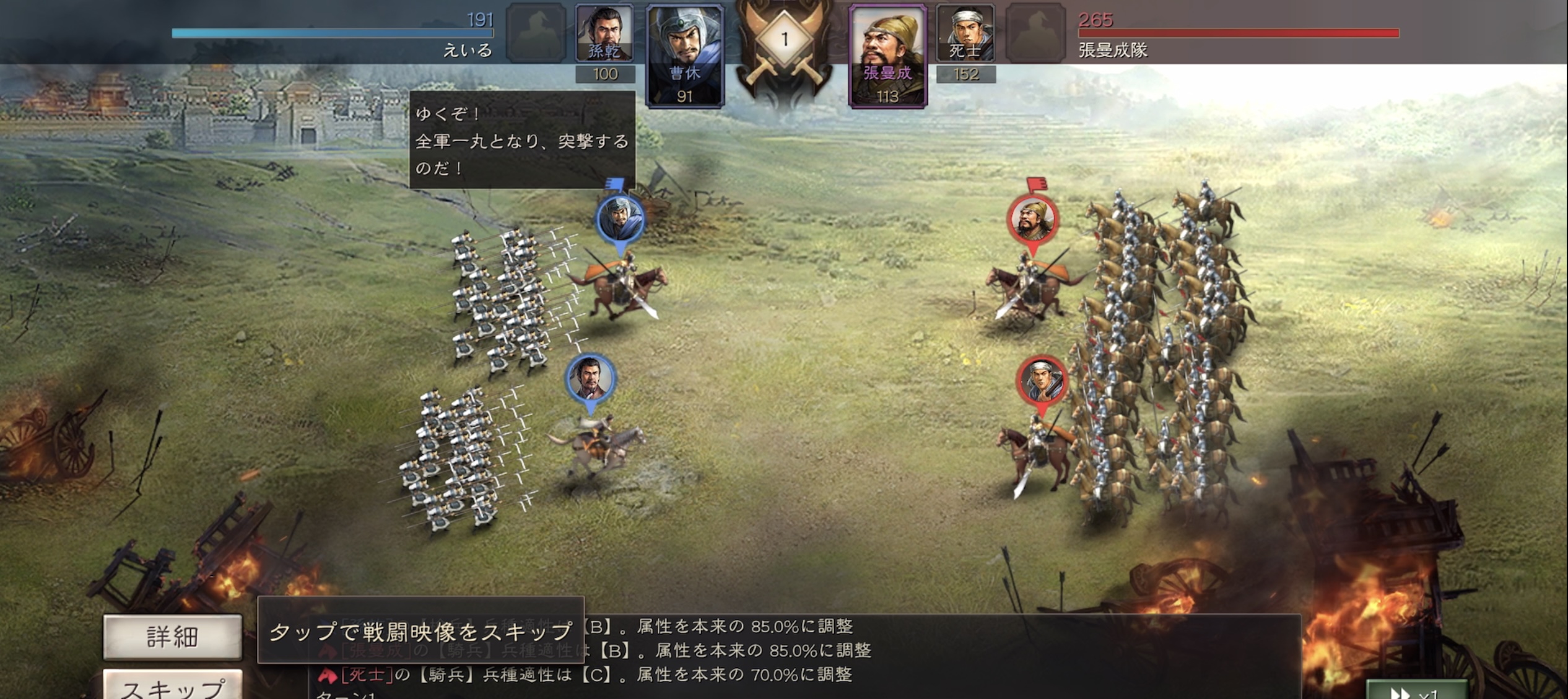
Task: Skip the battle with スキップ button
Action: pos(172,686)
